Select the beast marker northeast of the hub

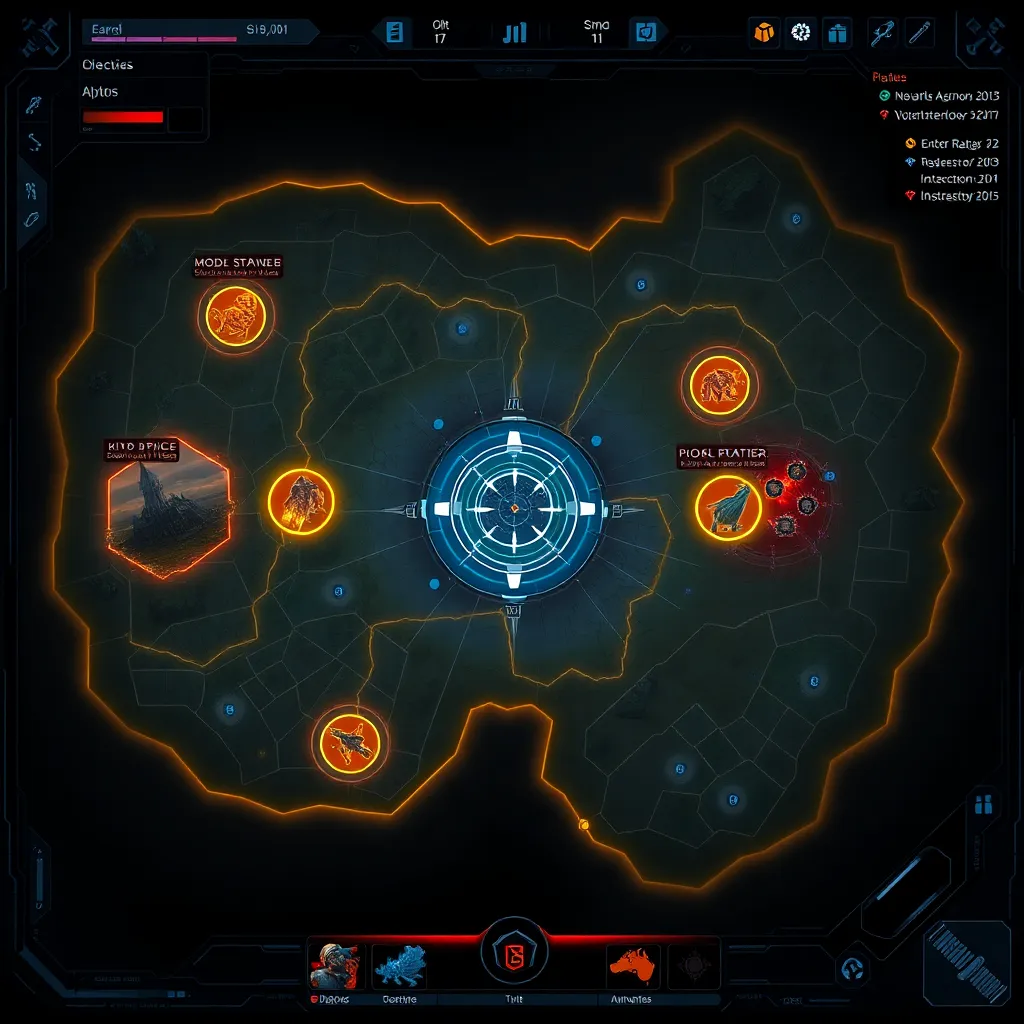click(720, 384)
